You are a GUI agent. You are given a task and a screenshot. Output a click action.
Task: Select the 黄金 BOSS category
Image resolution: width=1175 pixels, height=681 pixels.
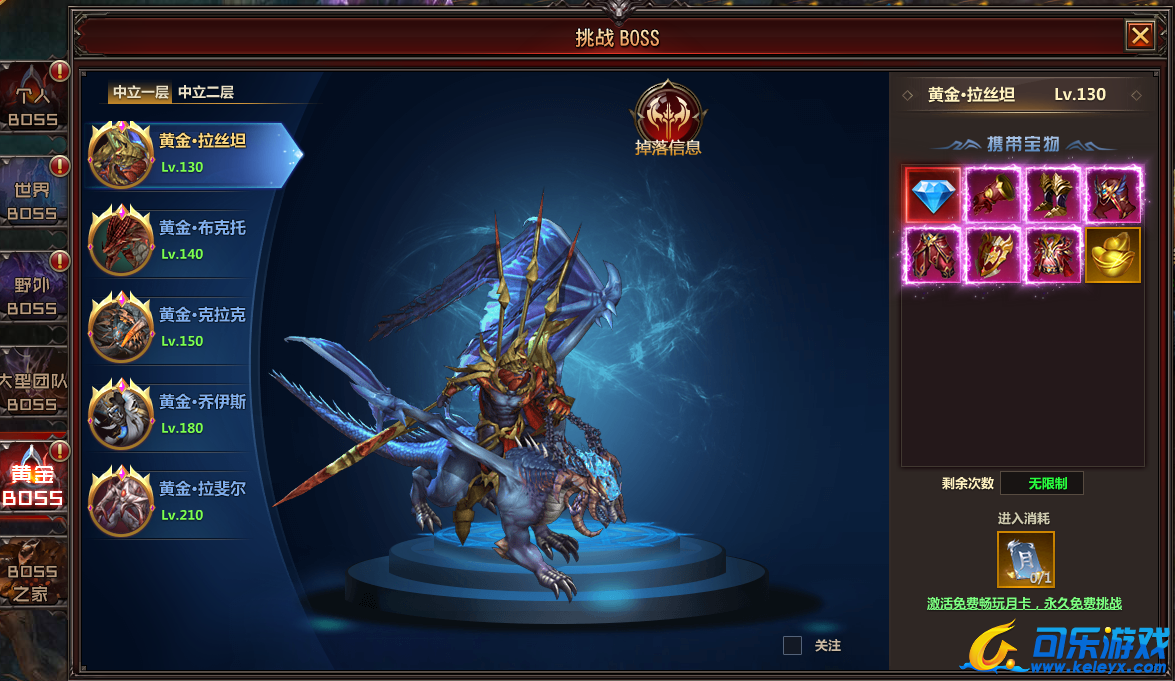[33, 484]
